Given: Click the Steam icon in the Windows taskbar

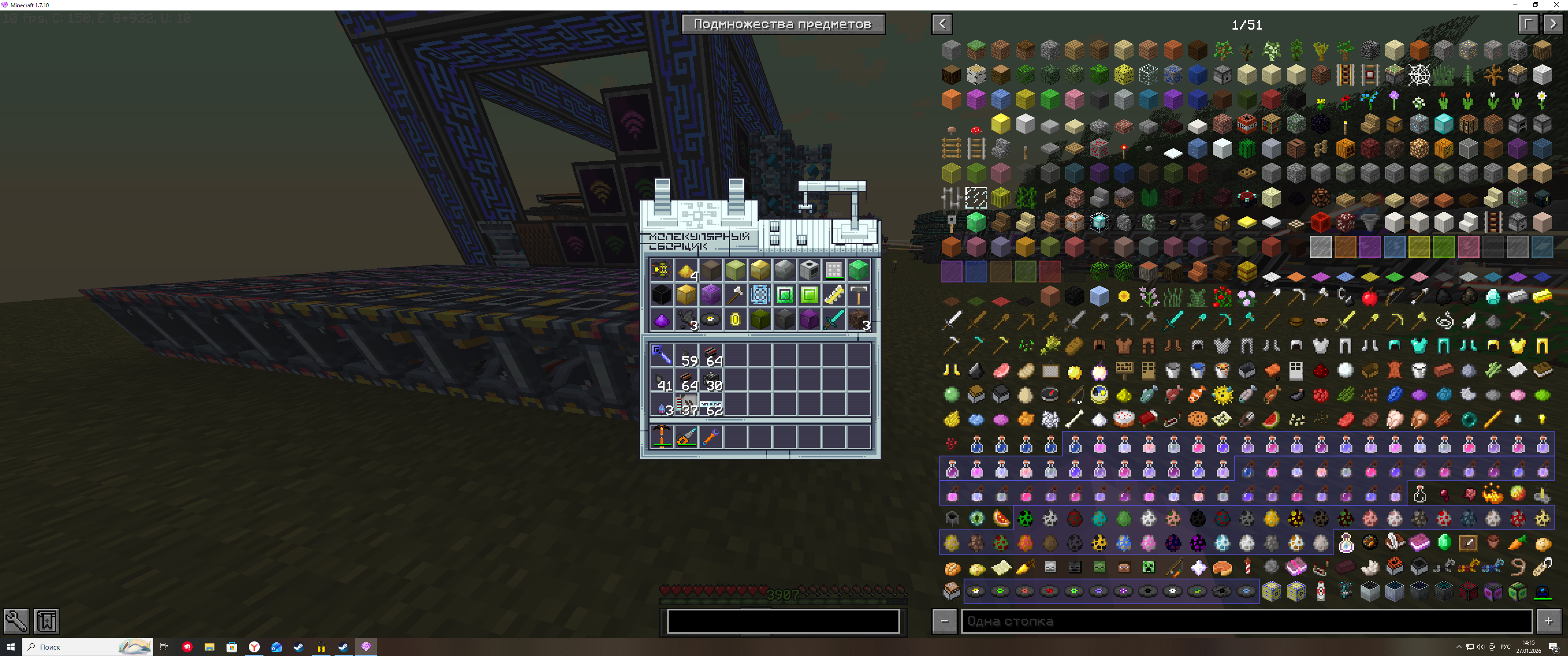Looking at the screenshot, I should [343, 647].
